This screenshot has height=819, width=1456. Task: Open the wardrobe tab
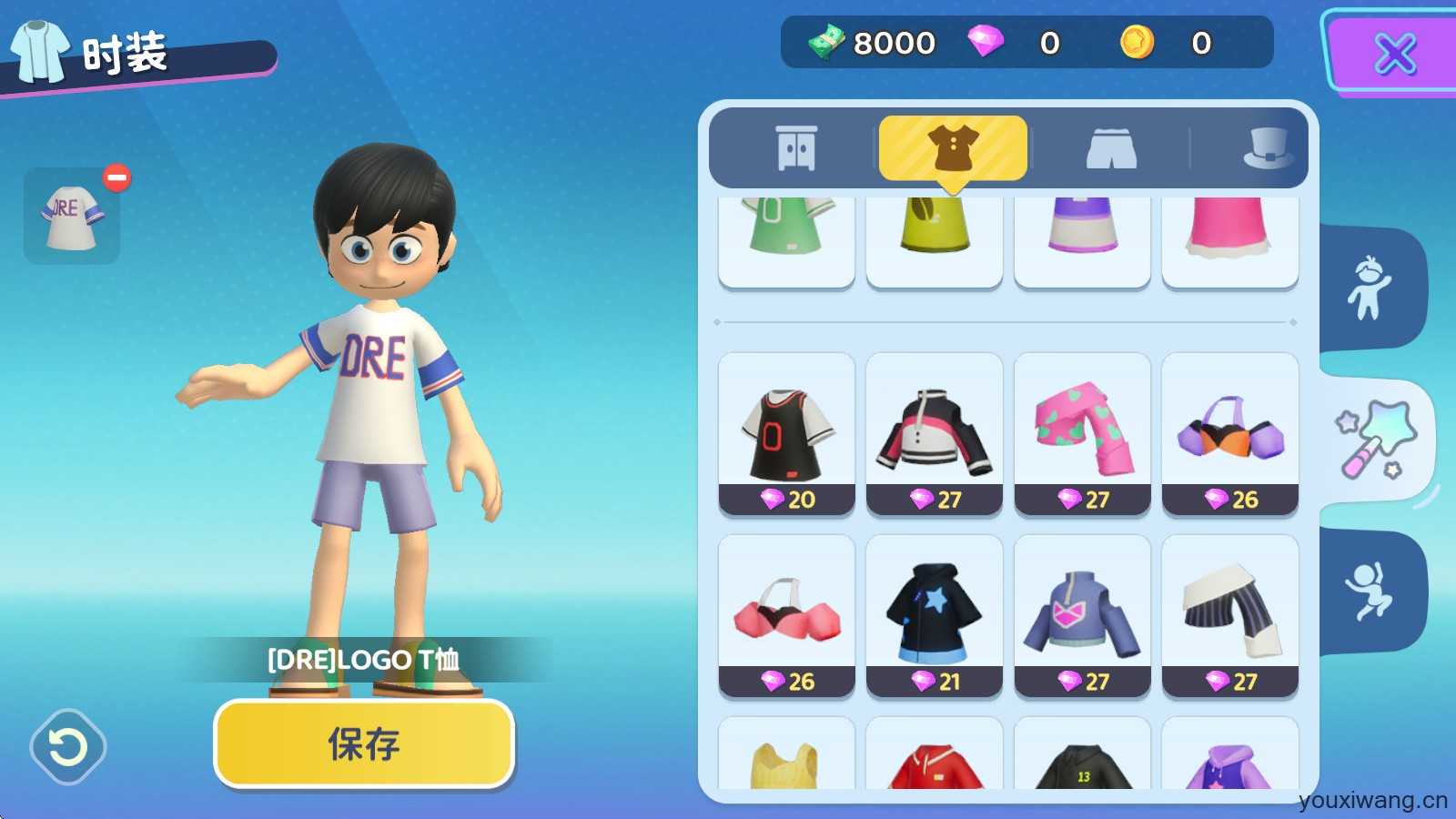[796, 148]
